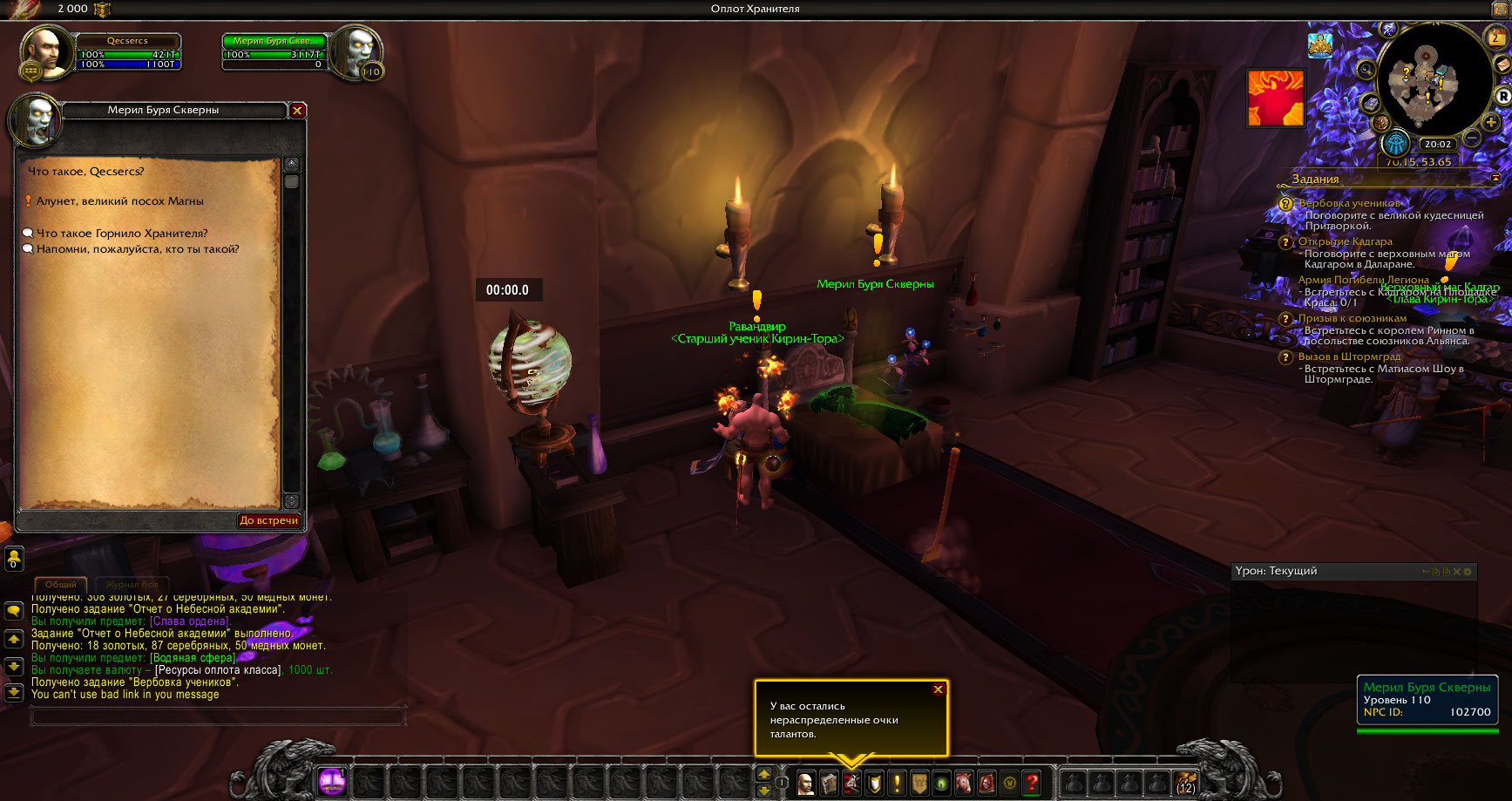
Task: Activate the purple ability in first action slot
Action: point(331,782)
